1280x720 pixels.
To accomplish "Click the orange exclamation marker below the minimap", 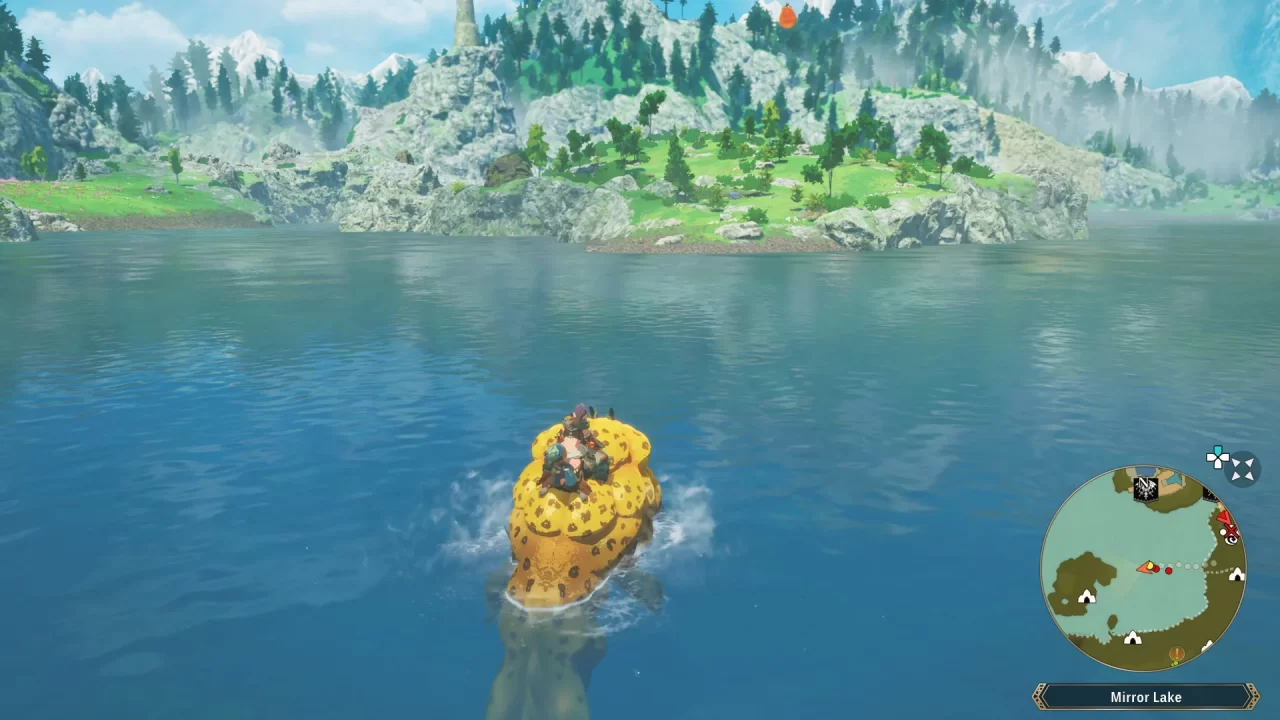I will click(1175, 653).
